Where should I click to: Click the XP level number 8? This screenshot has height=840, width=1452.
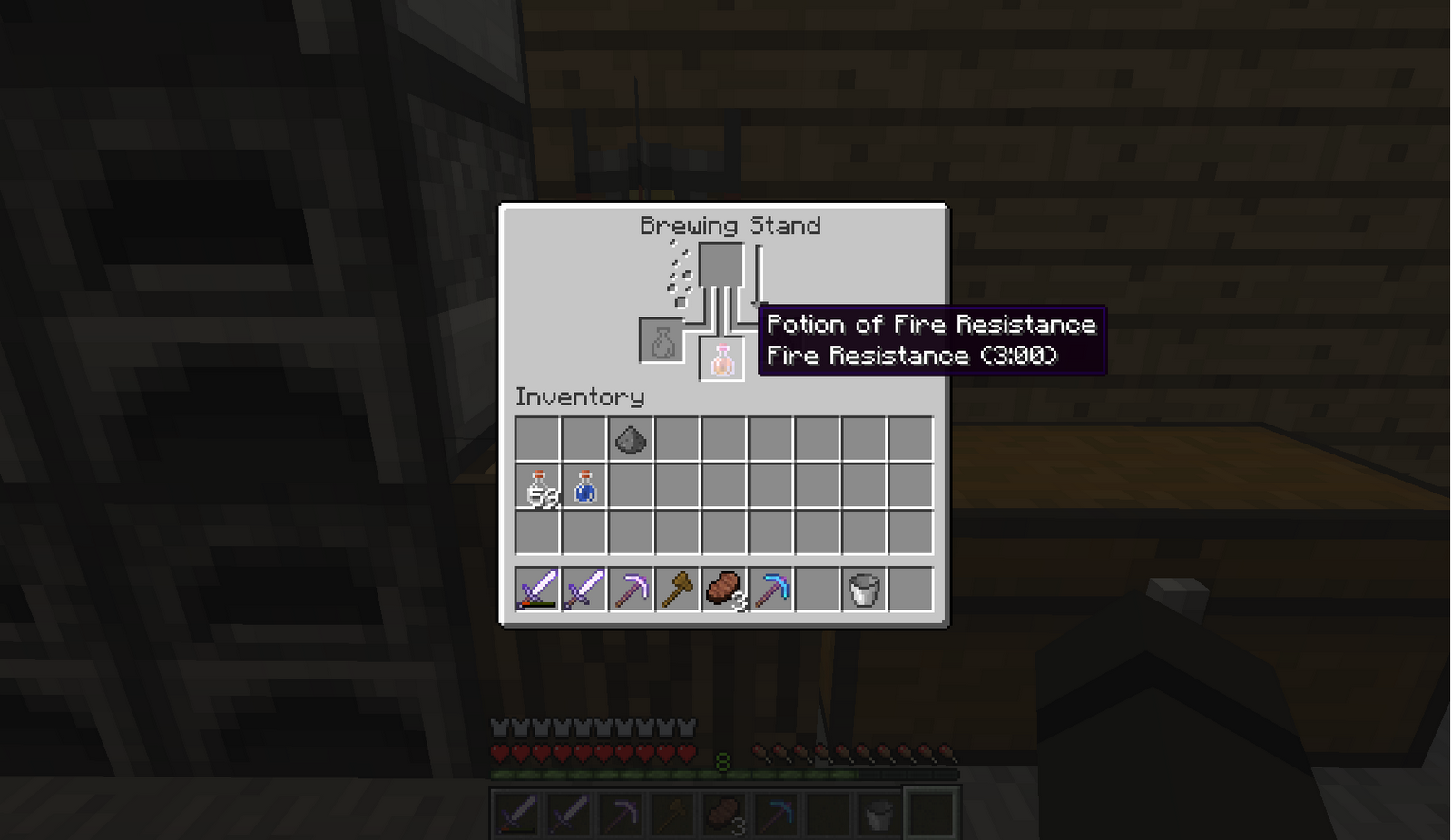(x=721, y=762)
